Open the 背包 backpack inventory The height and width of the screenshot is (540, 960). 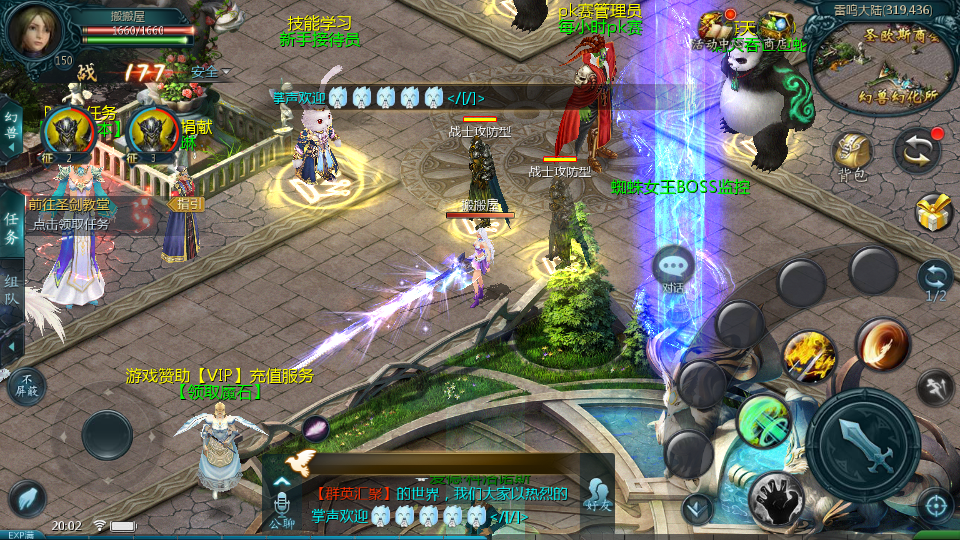click(852, 156)
